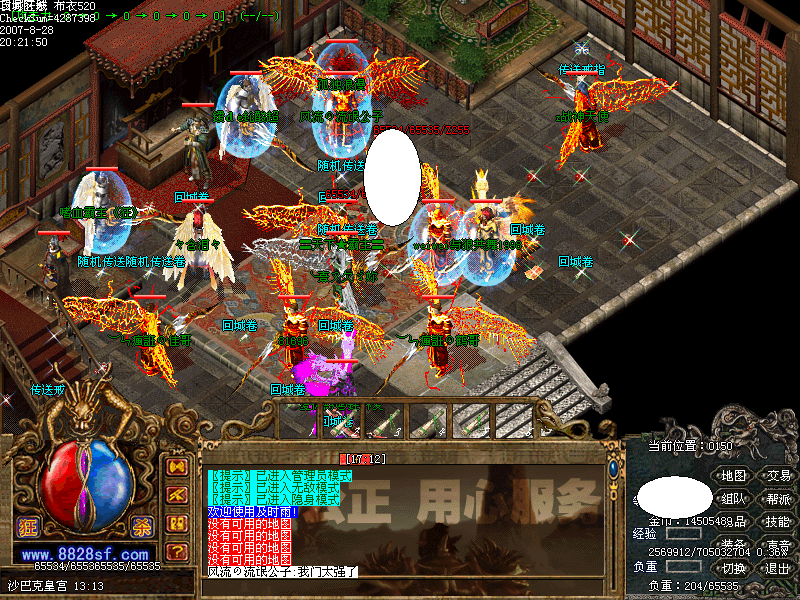
Task: Show the 技能 skills list
Action: click(x=778, y=522)
